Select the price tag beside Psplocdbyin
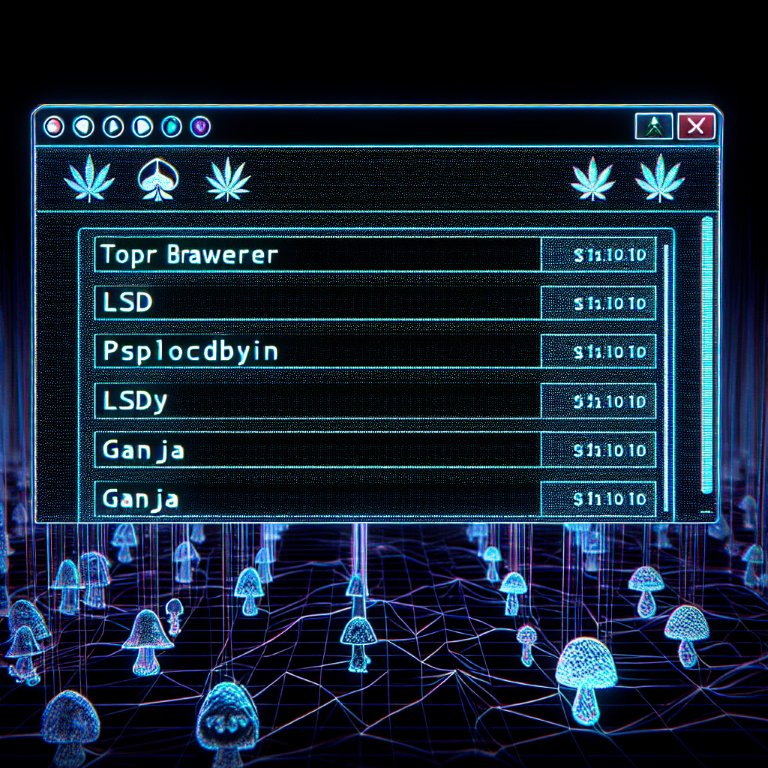This screenshot has width=768, height=768. [599, 351]
